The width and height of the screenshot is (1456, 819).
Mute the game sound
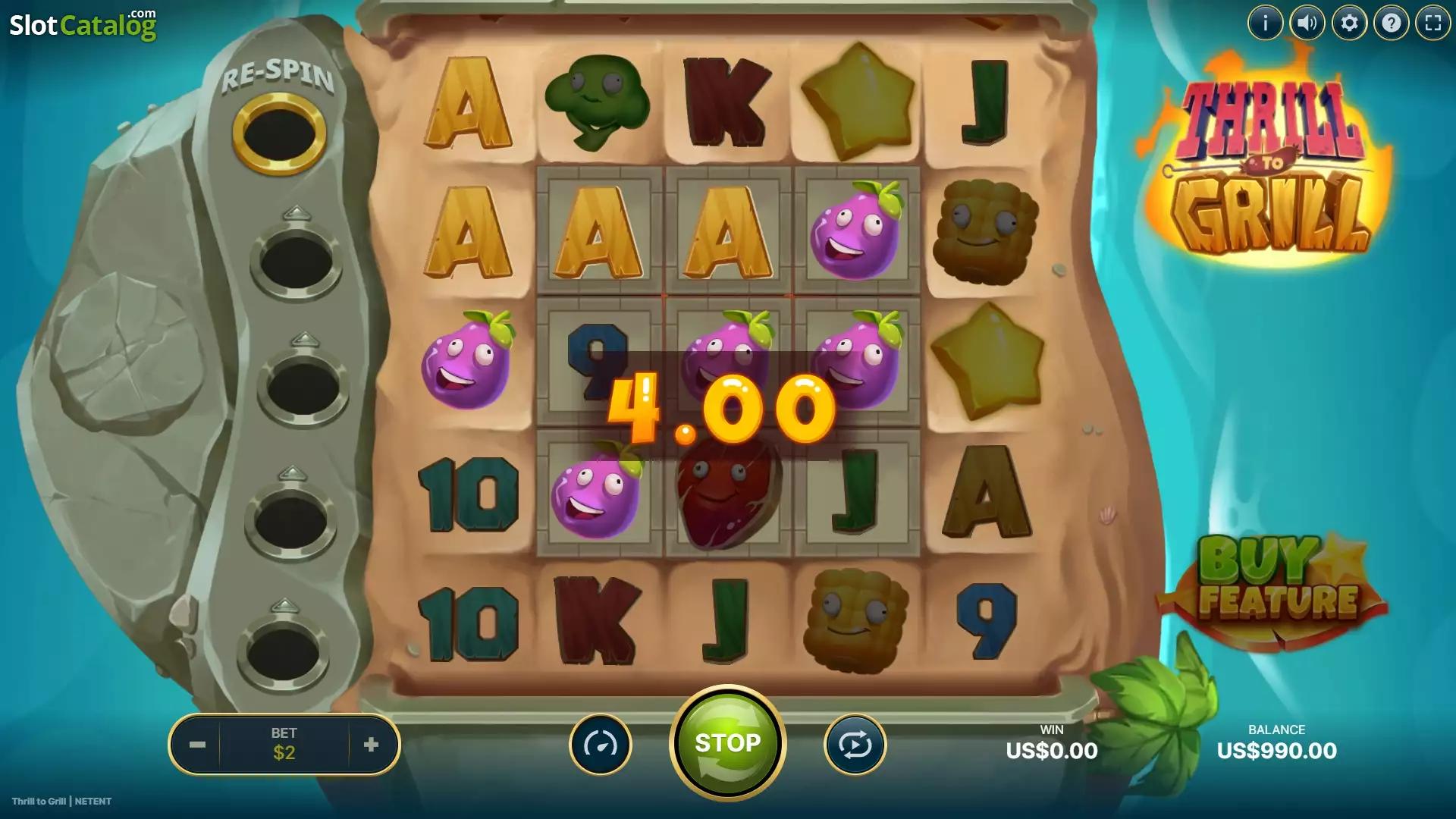pos(1307,24)
